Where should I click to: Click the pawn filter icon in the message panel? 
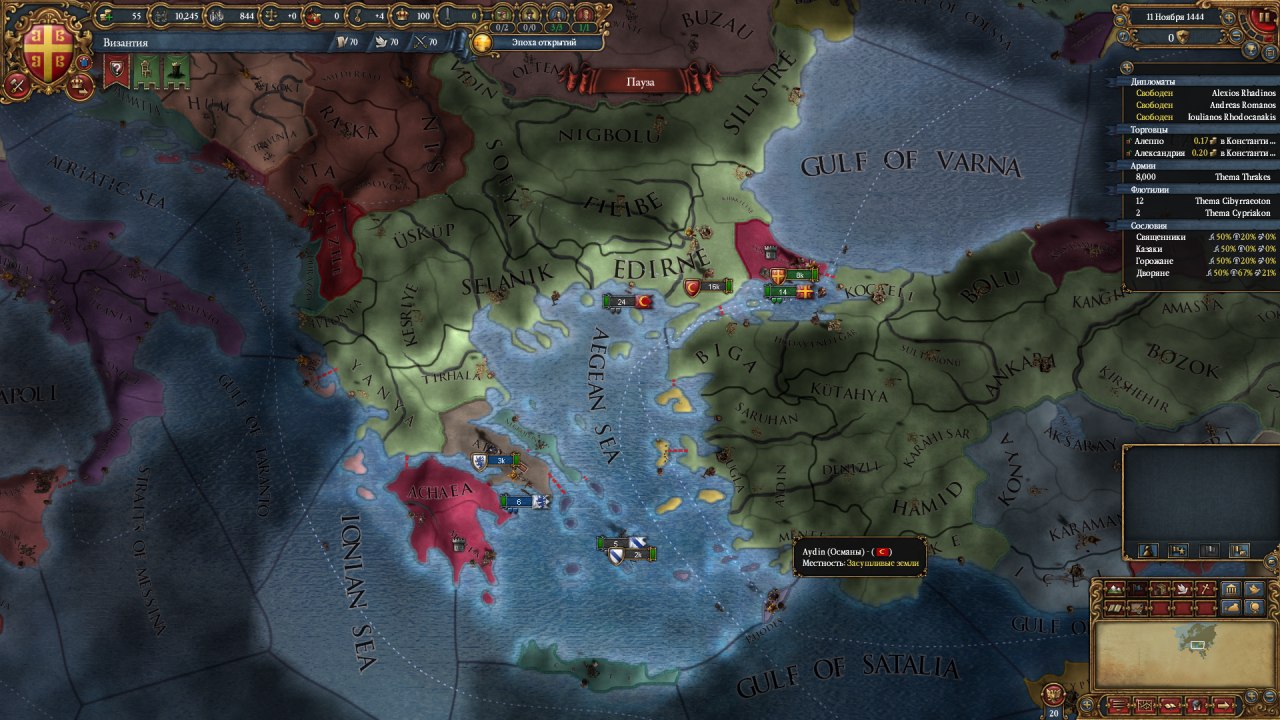[1148, 550]
